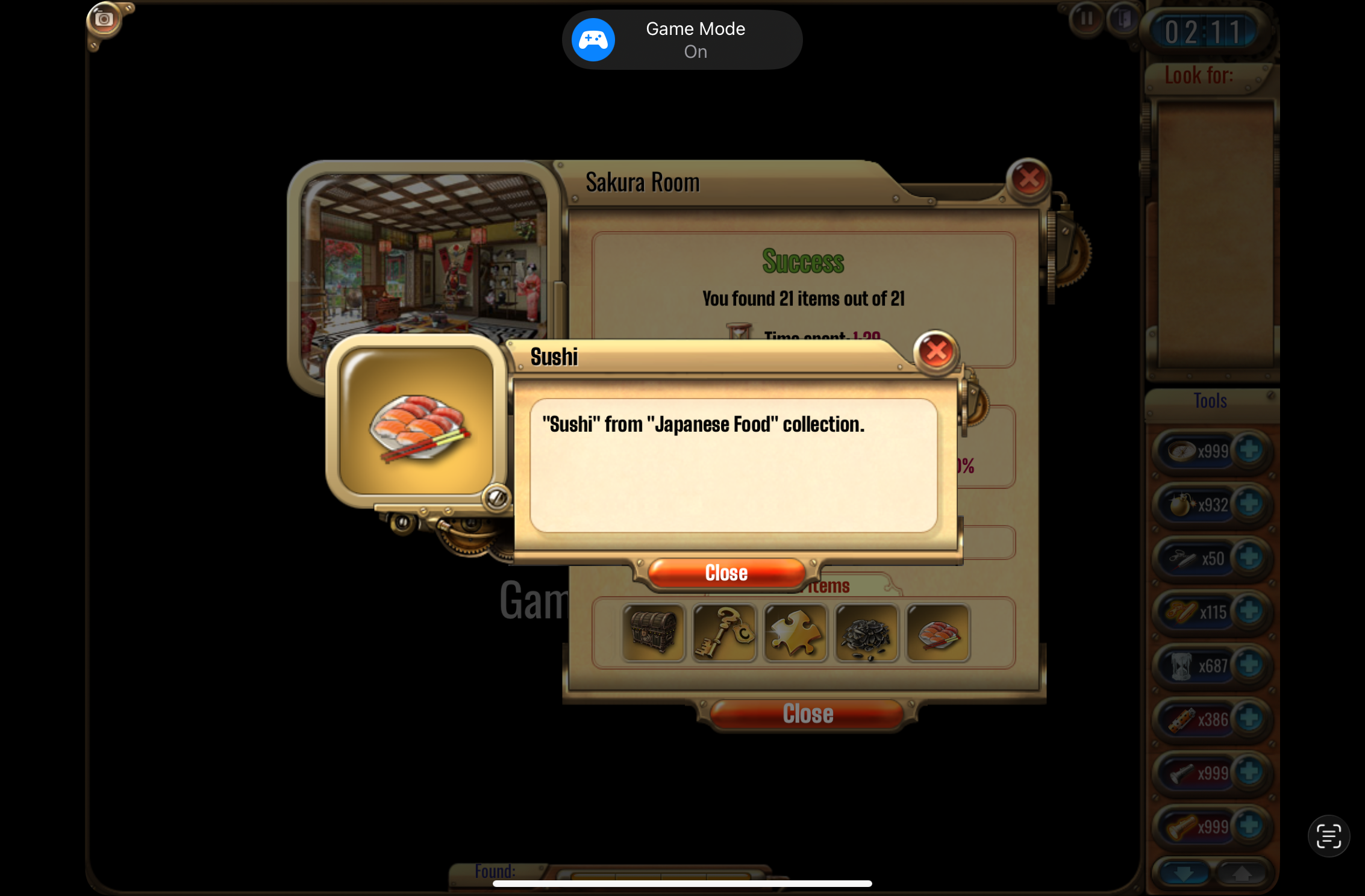Add more of the x386 firecracker tool
1365x896 pixels.
[x=1249, y=718]
